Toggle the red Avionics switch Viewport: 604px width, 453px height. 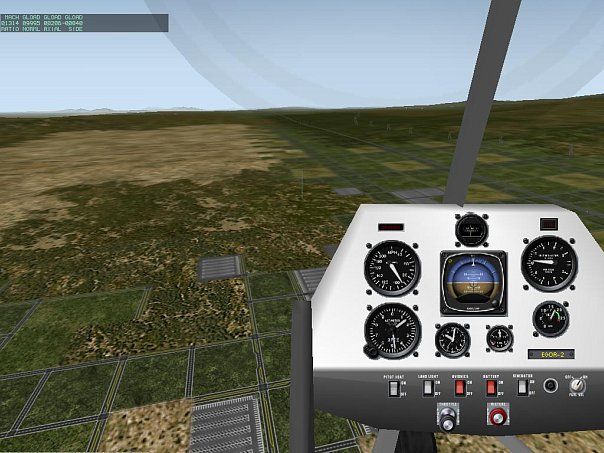pos(460,386)
